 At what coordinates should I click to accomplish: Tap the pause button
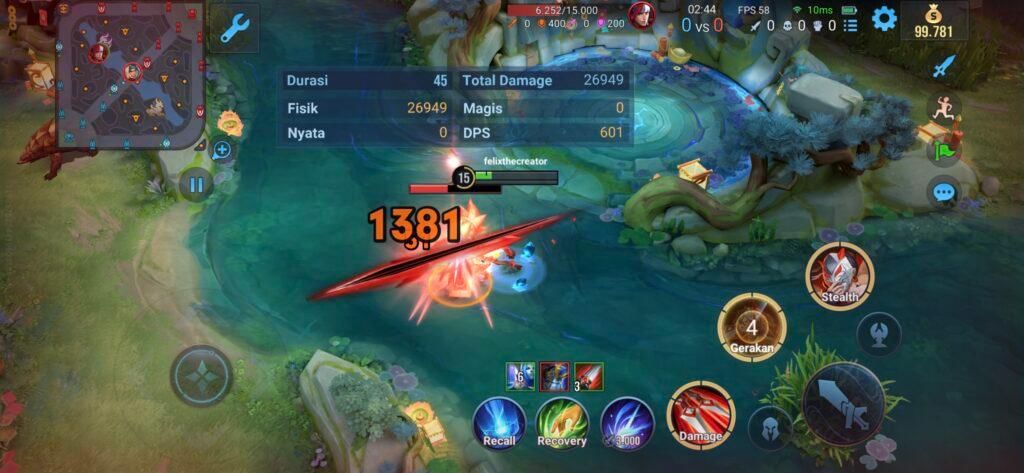tap(197, 184)
